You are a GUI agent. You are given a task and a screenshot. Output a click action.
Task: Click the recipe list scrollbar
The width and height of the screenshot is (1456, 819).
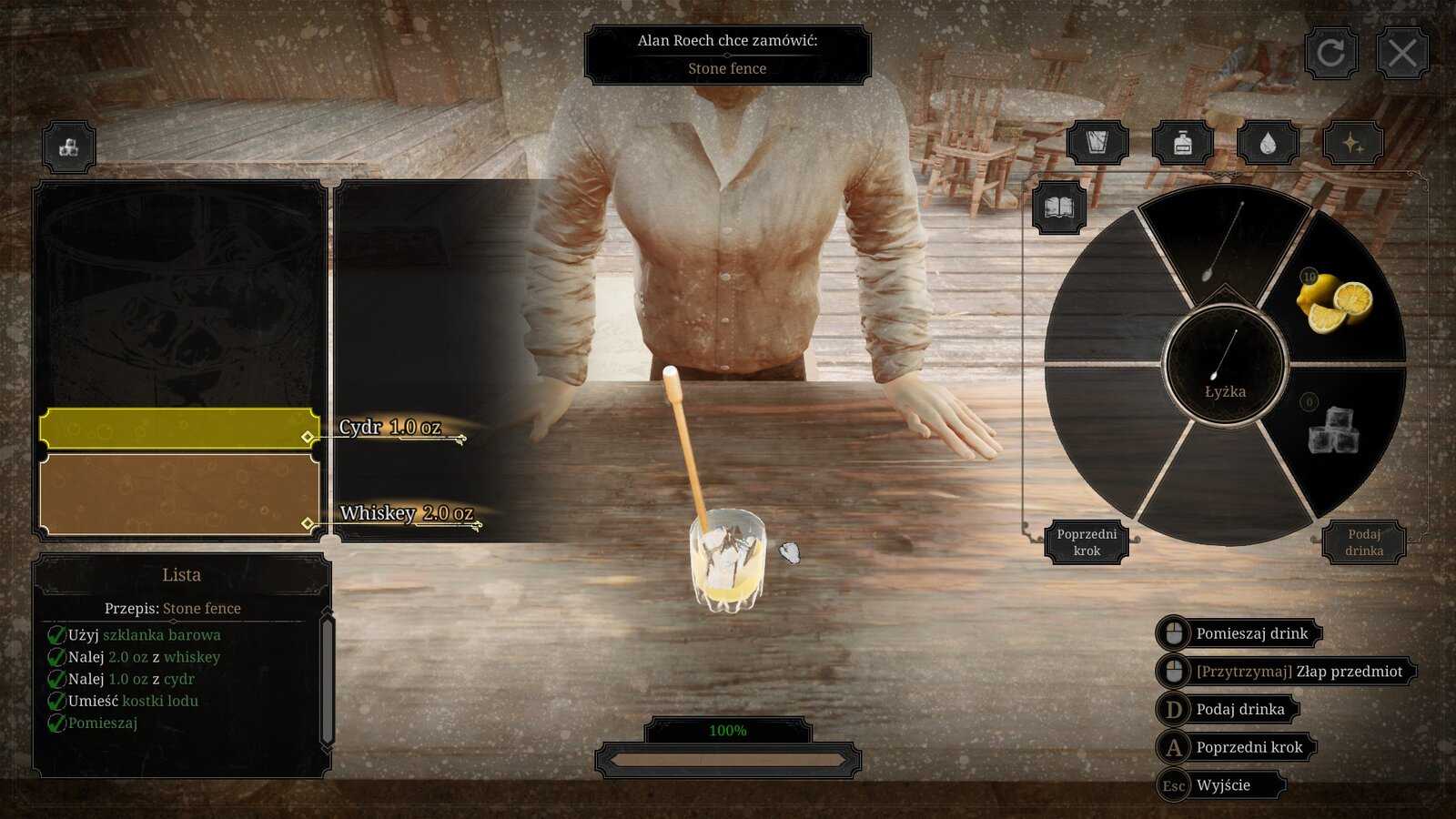327,678
